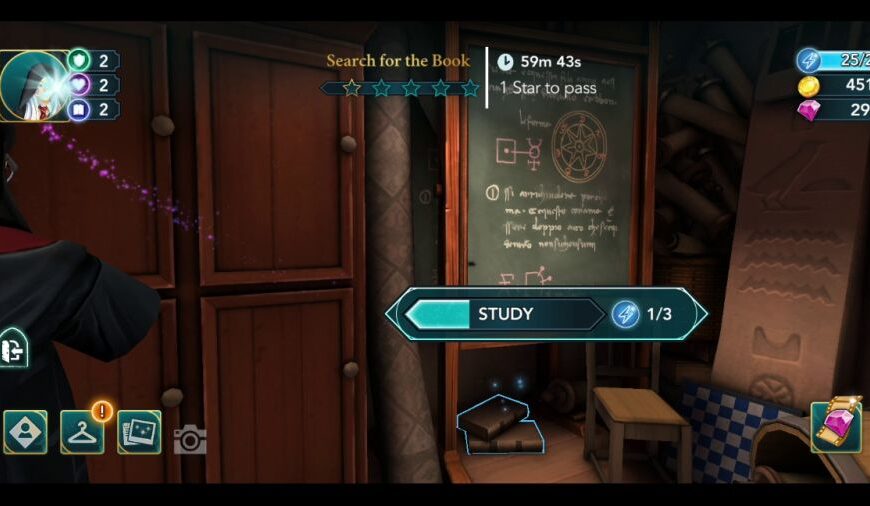Activate the camera screenshot icon
Screen dimensions: 870x506
click(x=190, y=439)
